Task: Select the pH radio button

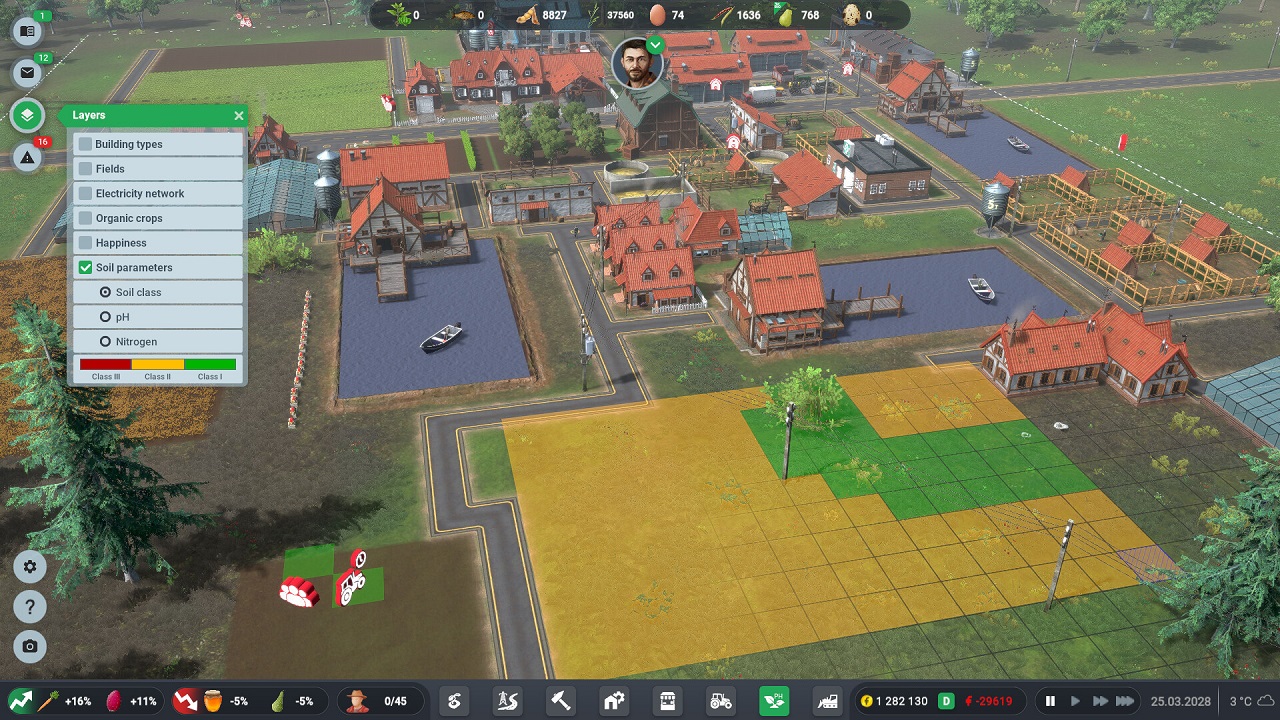Action: (x=104, y=316)
